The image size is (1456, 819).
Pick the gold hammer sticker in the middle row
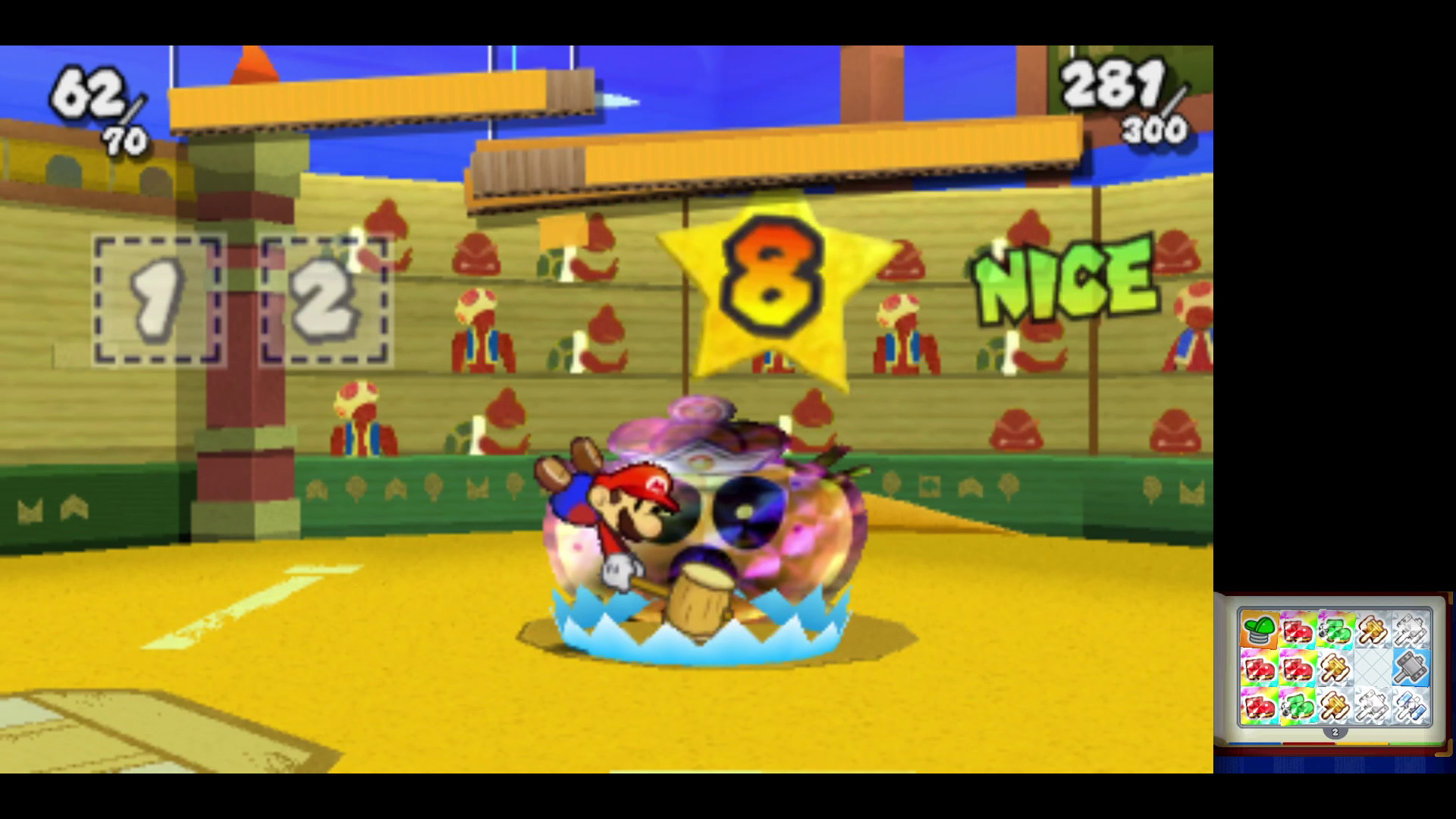click(1336, 667)
